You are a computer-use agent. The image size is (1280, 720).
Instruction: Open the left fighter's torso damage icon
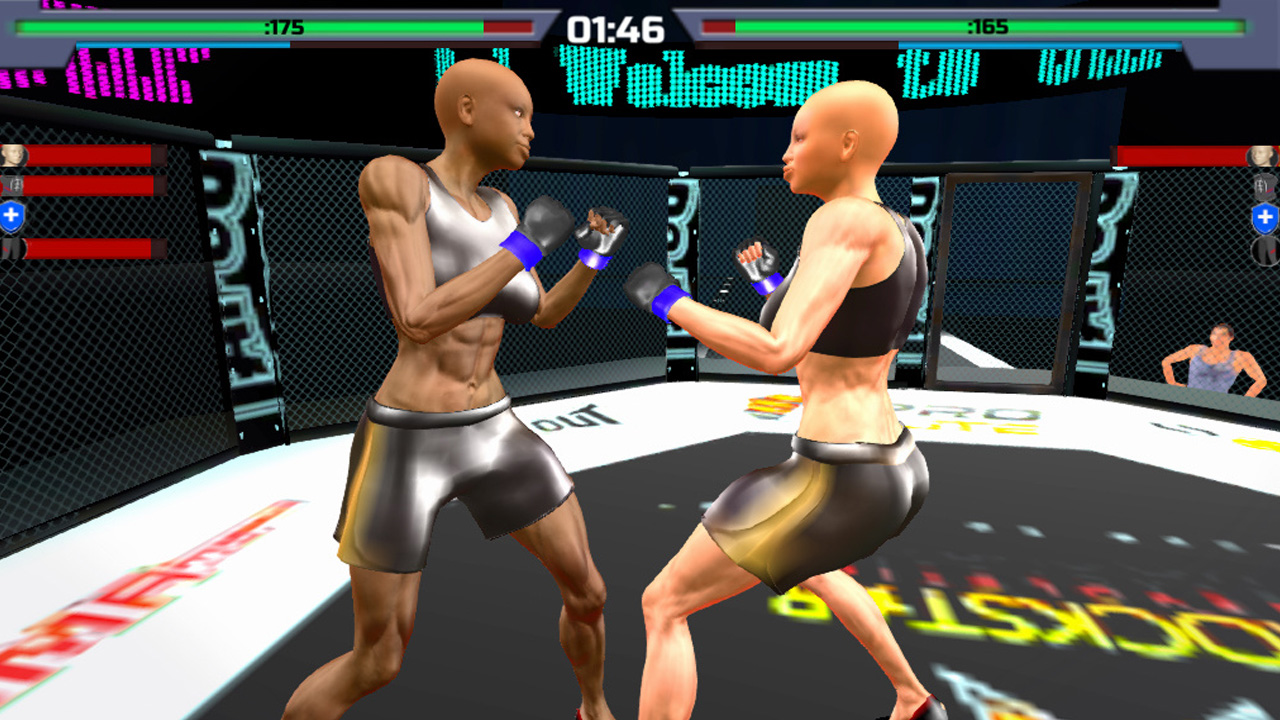click(12, 184)
